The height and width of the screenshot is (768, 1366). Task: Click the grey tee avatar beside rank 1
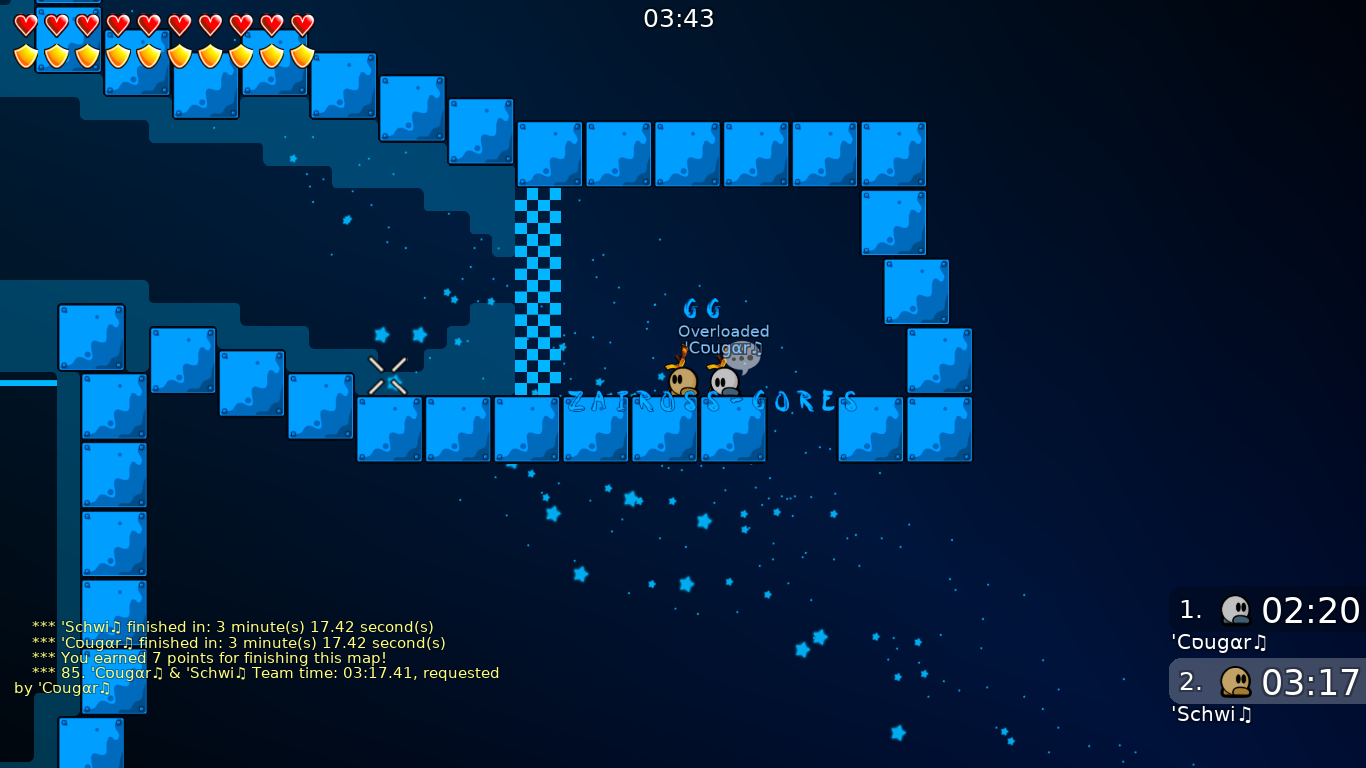point(1237,608)
